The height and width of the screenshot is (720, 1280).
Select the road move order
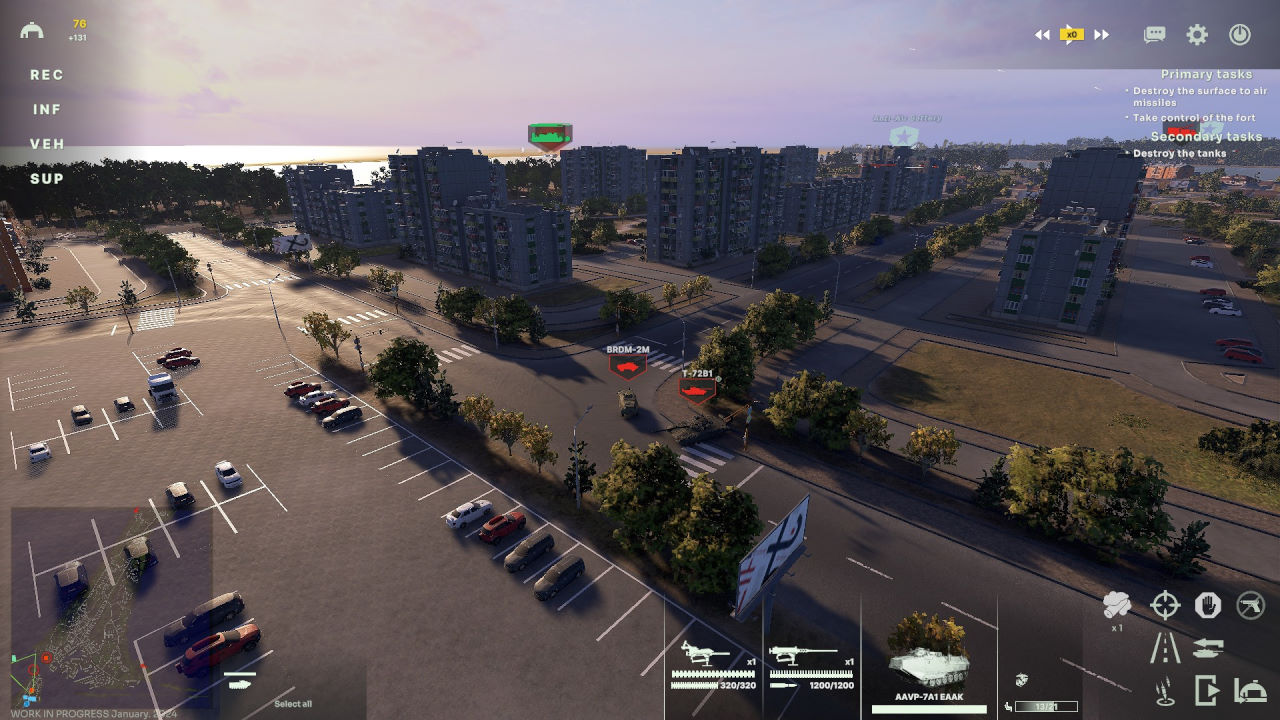point(1165,648)
